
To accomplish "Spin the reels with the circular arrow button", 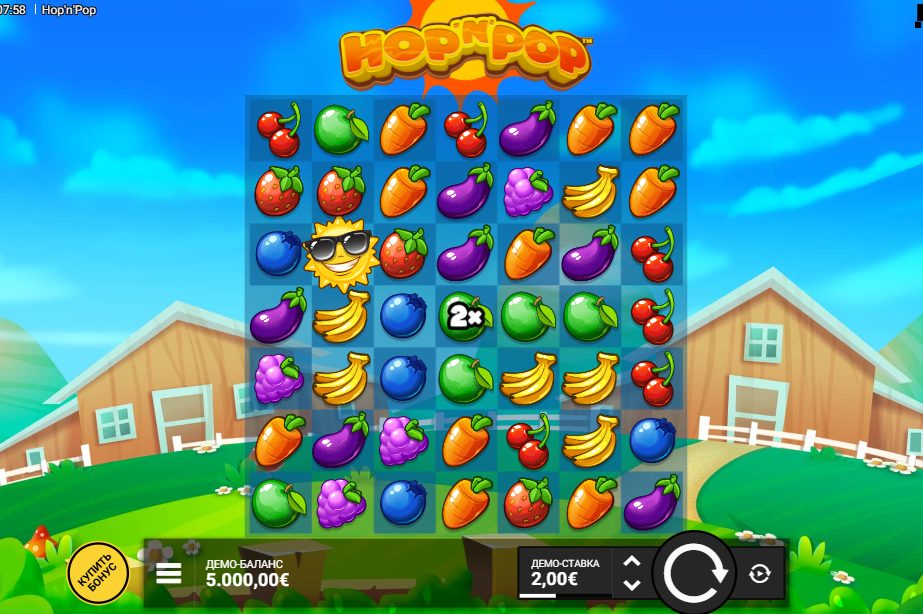I will (697, 573).
